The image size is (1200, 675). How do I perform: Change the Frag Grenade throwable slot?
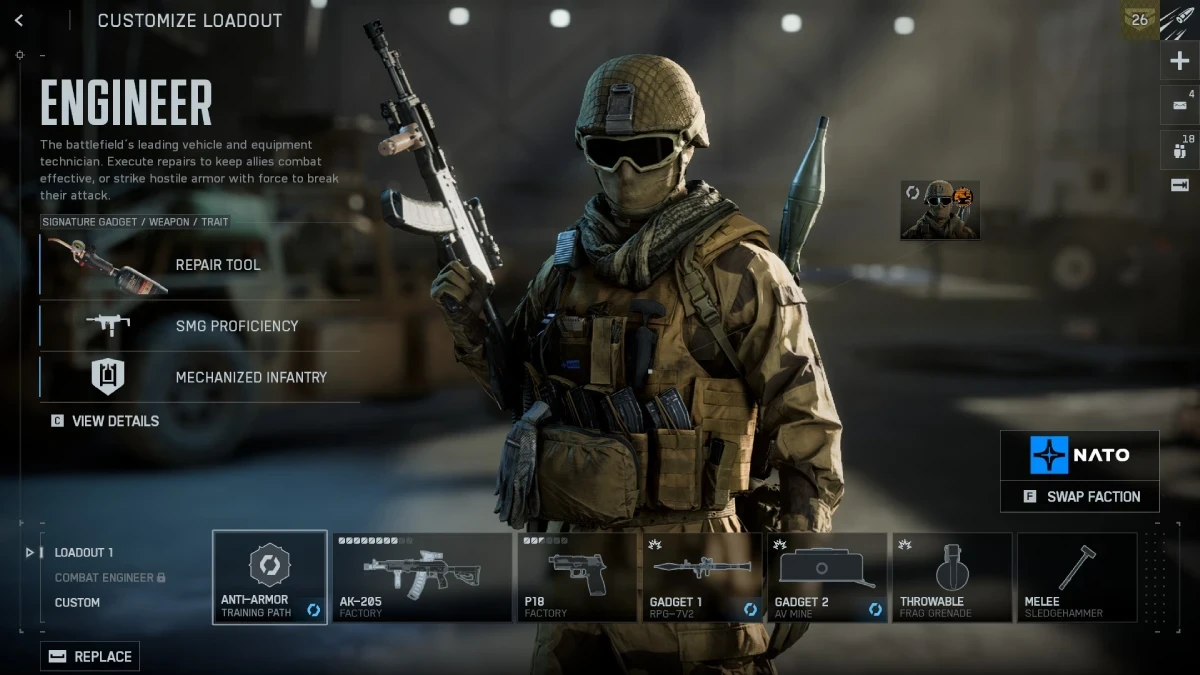[x=952, y=576]
